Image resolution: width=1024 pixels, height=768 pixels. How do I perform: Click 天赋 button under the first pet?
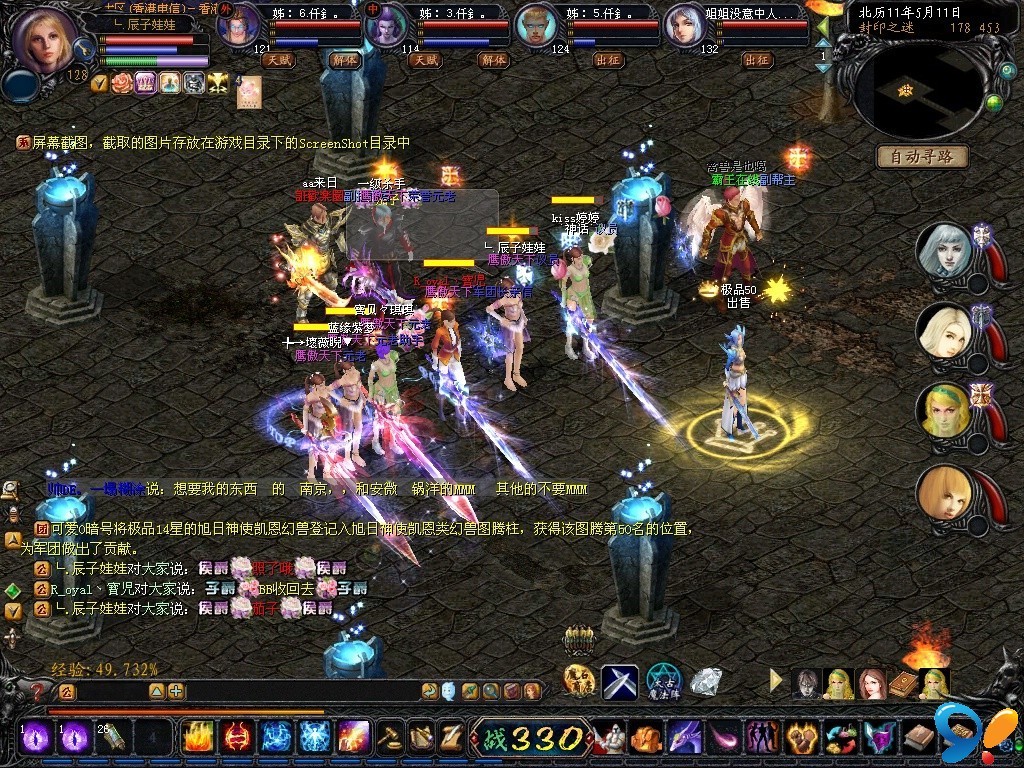coord(278,60)
